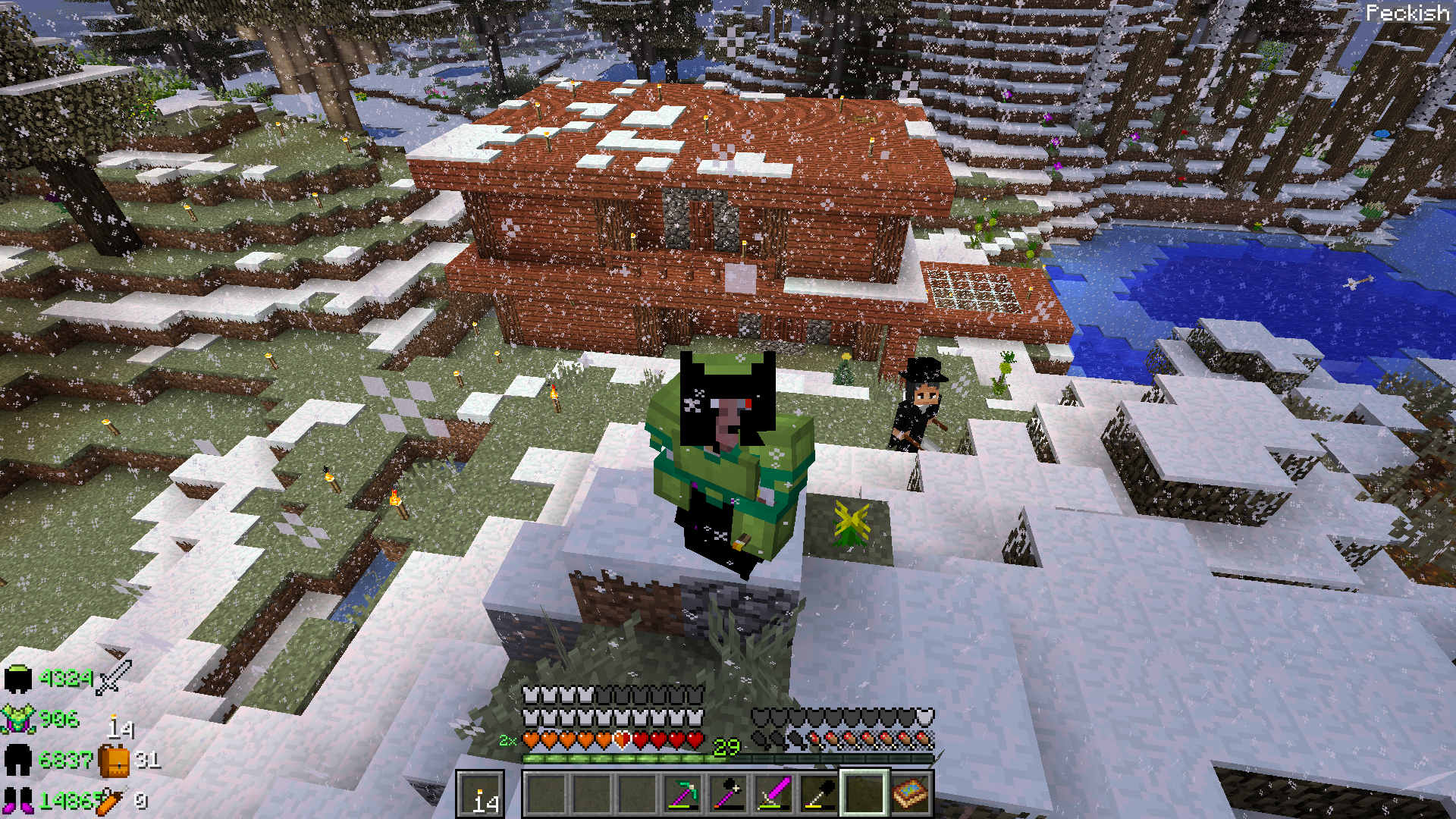Click the black leggings durability icon
The width and height of the screenshot is (1456, 819).
tap(18, 759)
